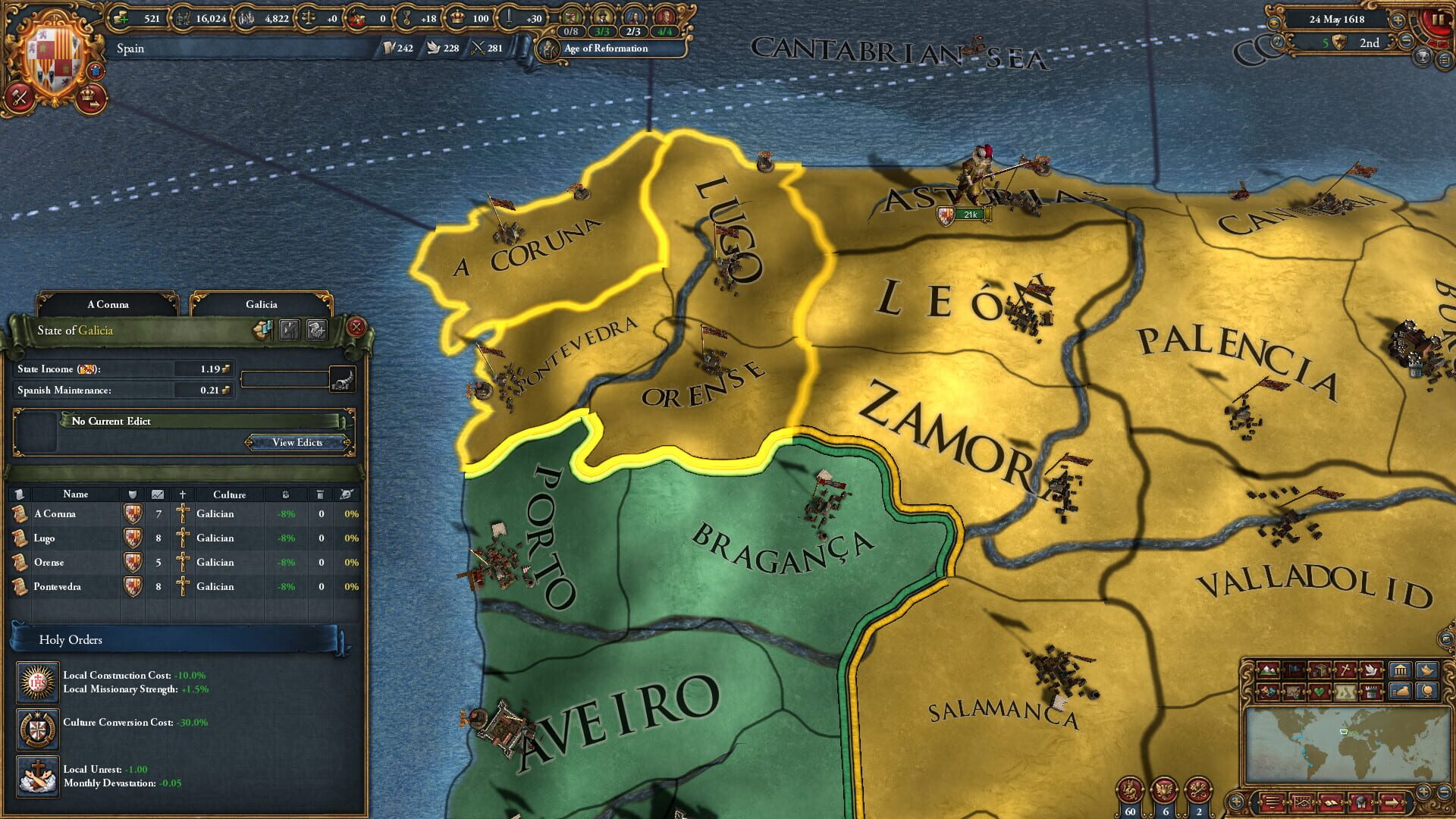Select the terrain mapmode icon
Screen dimensions: 1456x819
[1267, 670]
